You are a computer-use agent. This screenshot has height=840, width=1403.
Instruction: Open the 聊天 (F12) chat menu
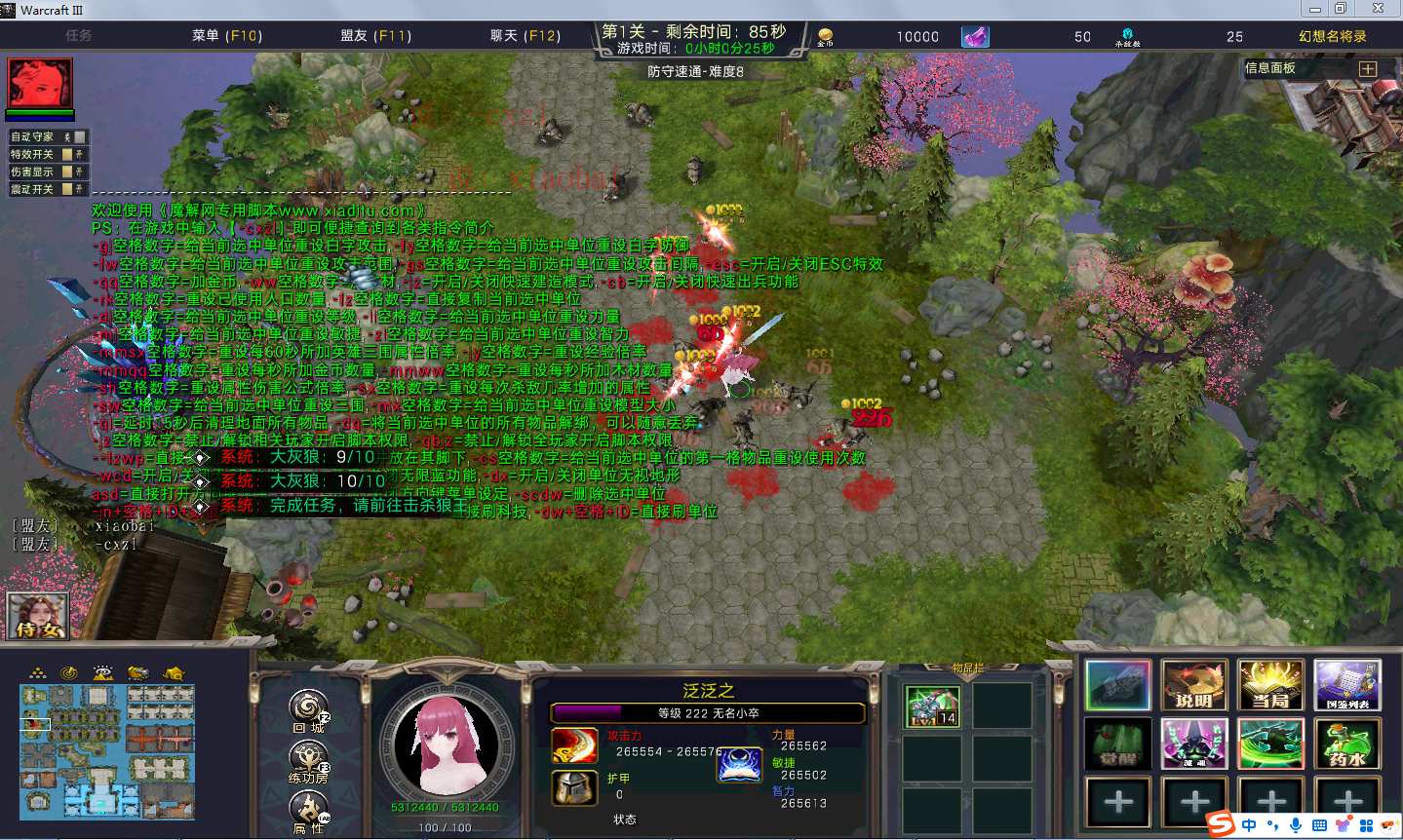pyautogui.click(x=525, y=36)
